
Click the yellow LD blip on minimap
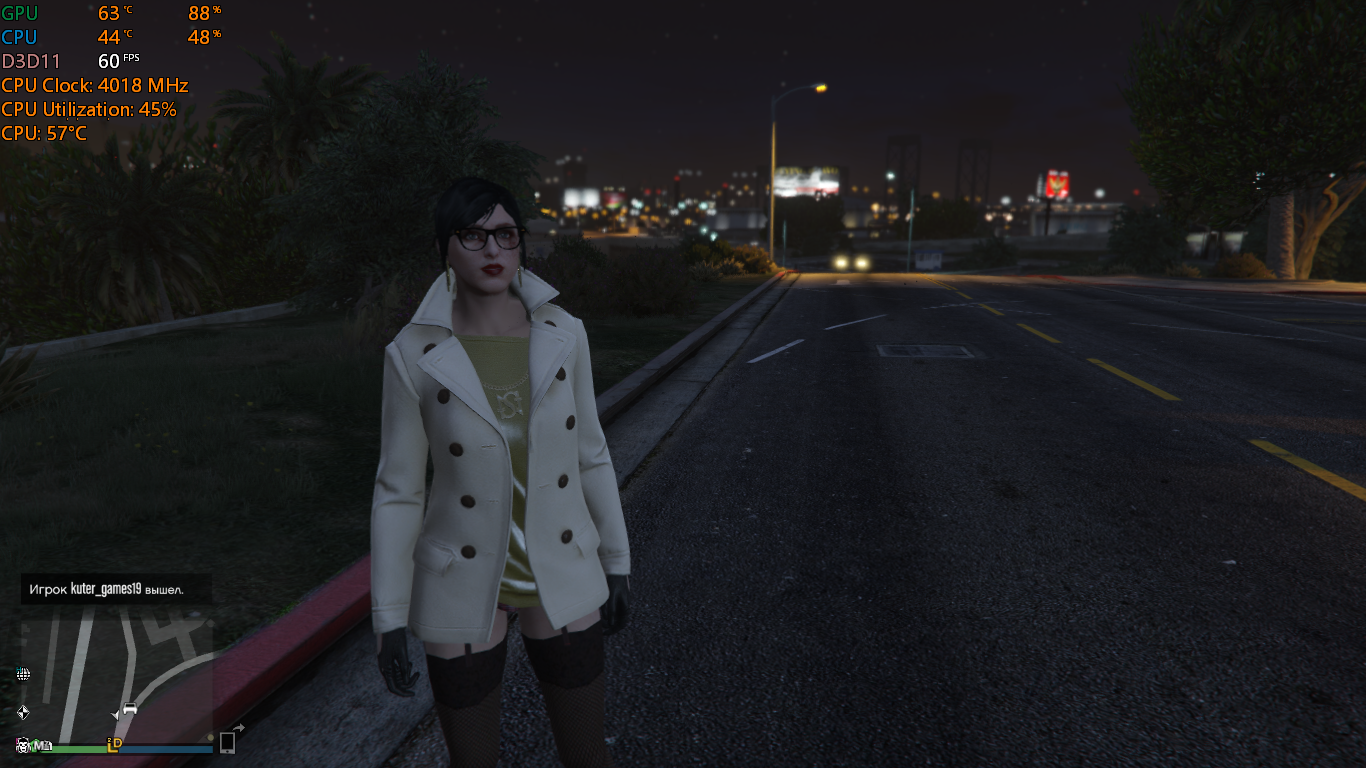coord(115,744)
